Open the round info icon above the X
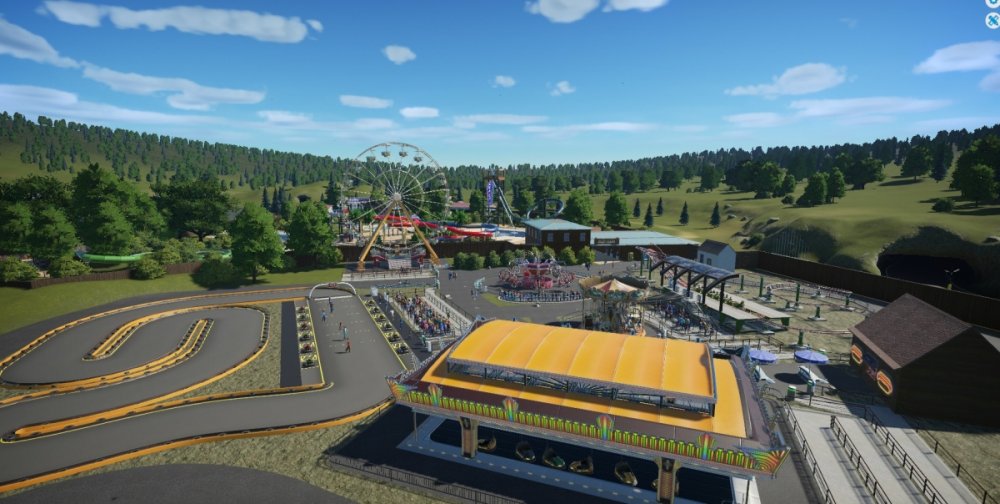 coord(992,4)
